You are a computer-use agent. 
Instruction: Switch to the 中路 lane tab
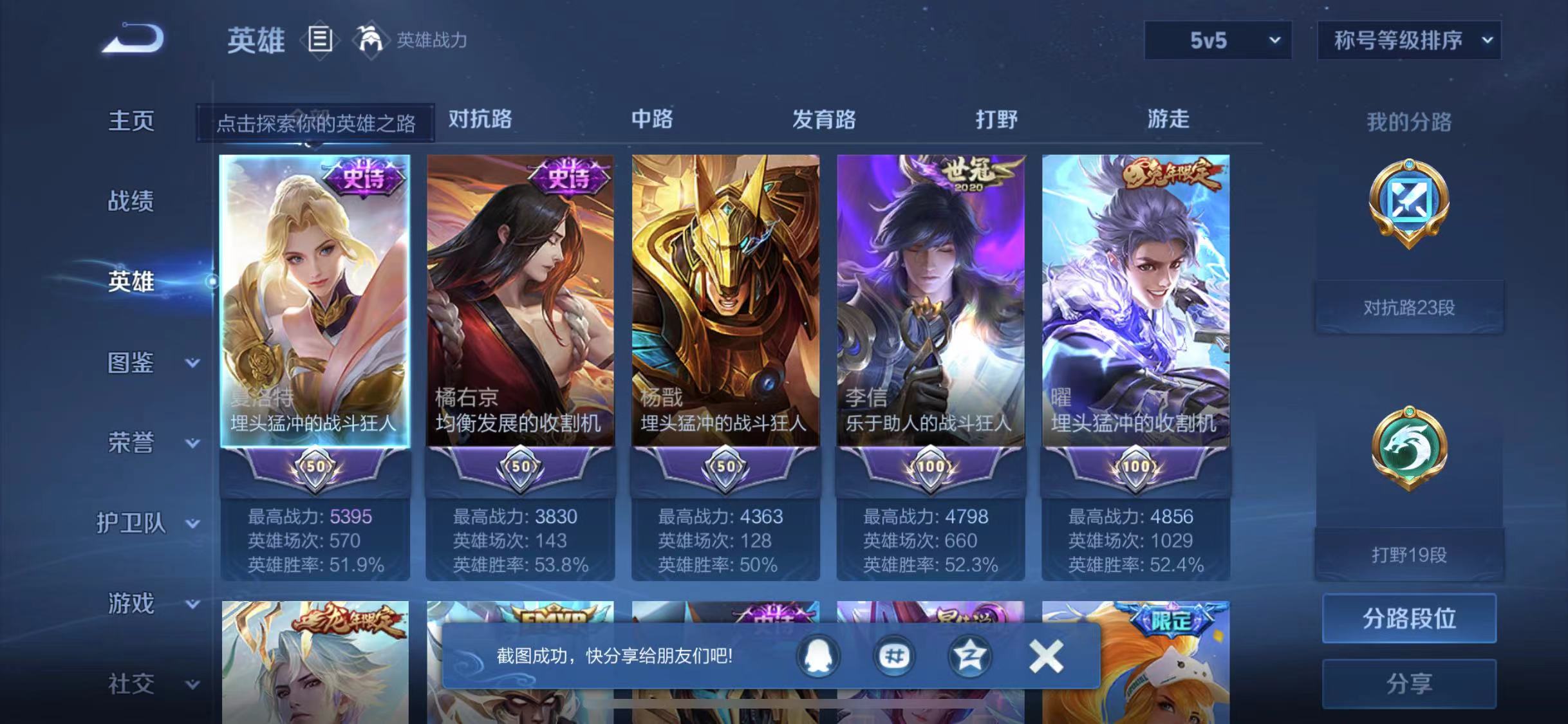tap(651, 120)
